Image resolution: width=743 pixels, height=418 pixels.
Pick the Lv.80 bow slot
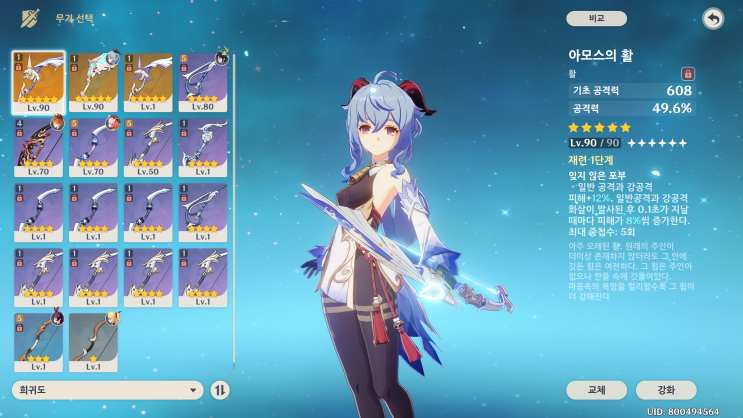(204, 82)
